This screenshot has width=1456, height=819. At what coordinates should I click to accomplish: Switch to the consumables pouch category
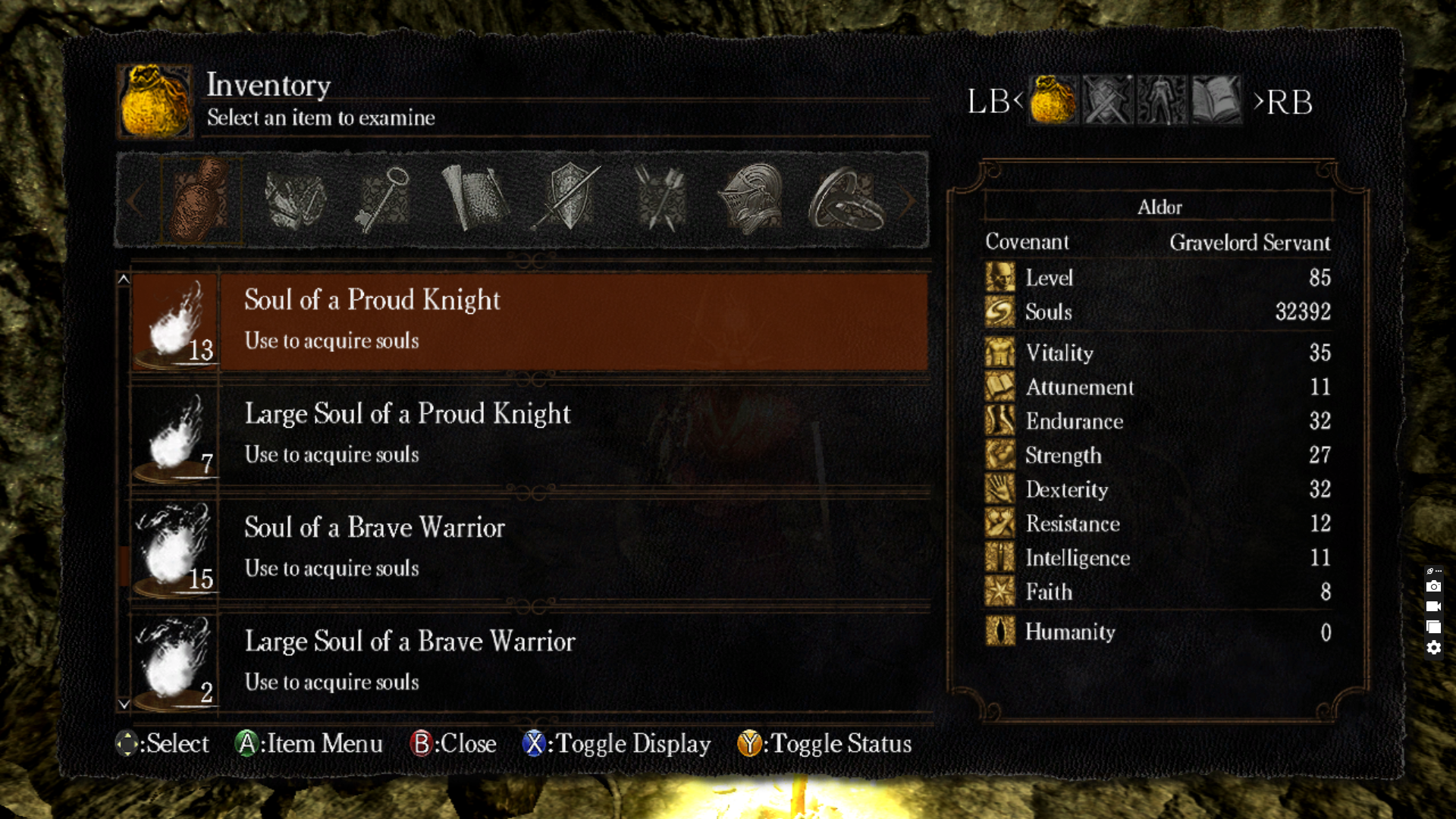[x=200, y=200]
